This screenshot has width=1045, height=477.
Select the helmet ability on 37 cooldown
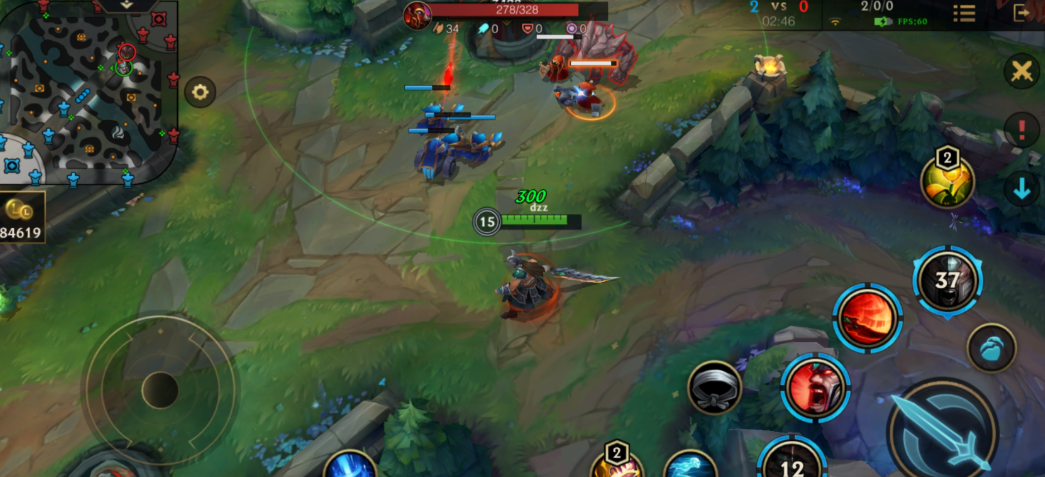pyautogui.click(x=948, y=281)
